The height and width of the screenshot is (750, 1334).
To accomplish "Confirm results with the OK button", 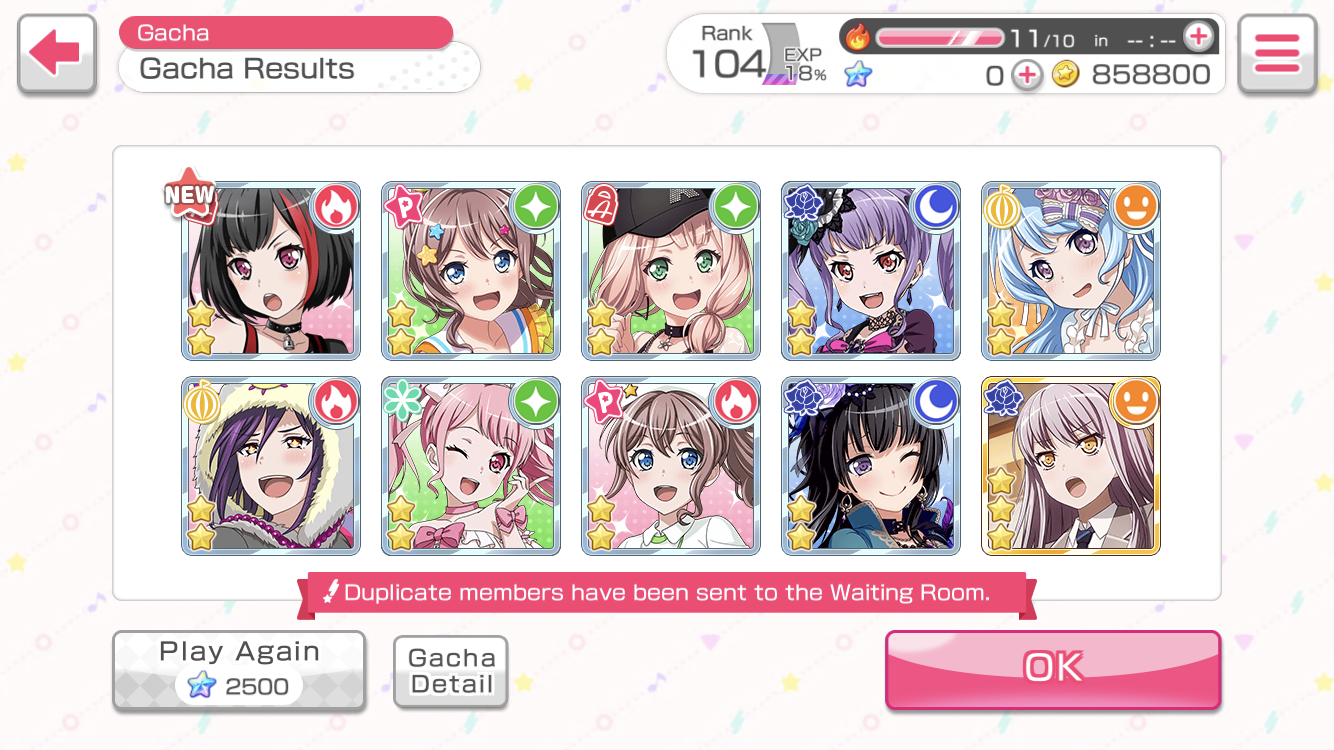I will [1052, 668].
